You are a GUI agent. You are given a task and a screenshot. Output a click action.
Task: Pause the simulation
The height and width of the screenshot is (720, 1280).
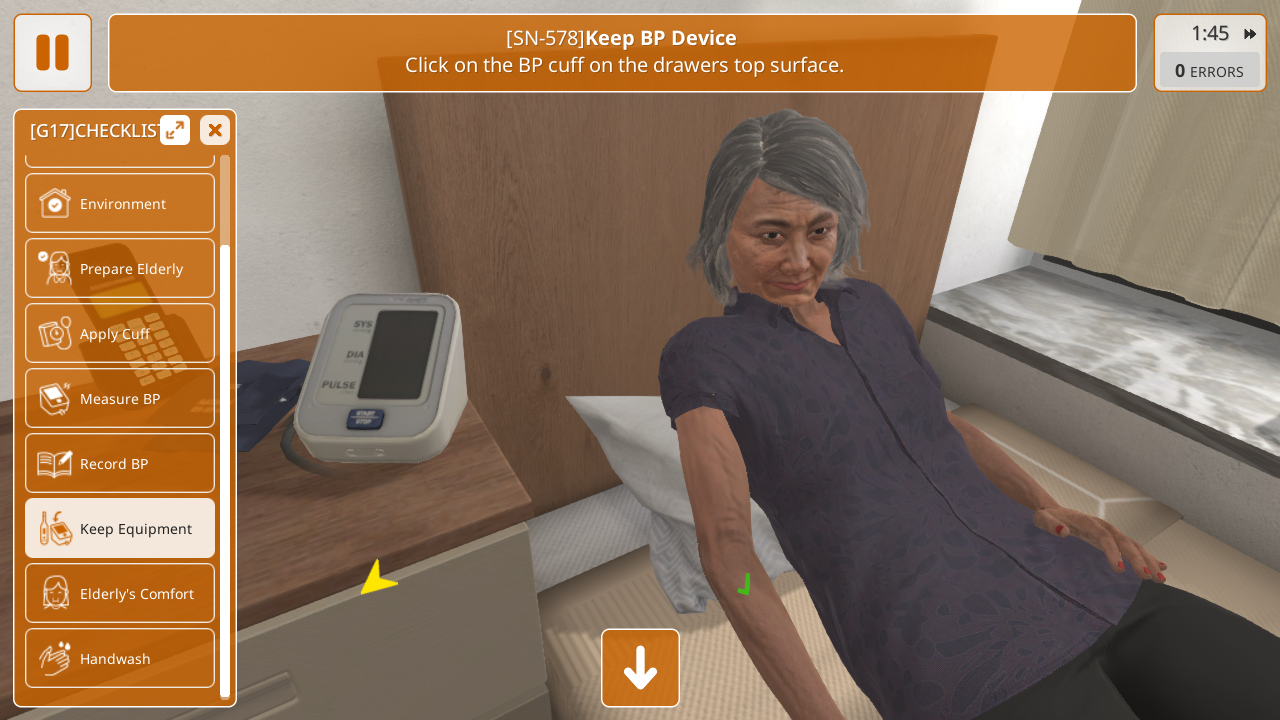(x=52, y=53)
